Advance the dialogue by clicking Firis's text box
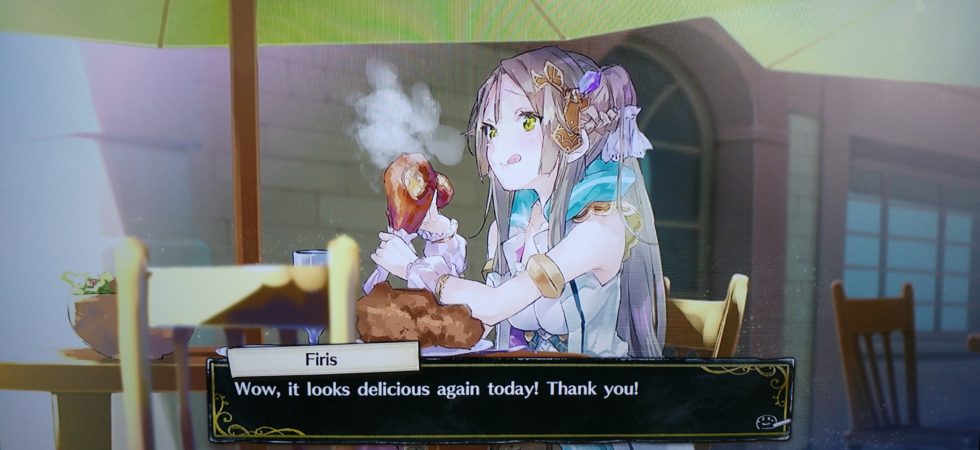 500,400
